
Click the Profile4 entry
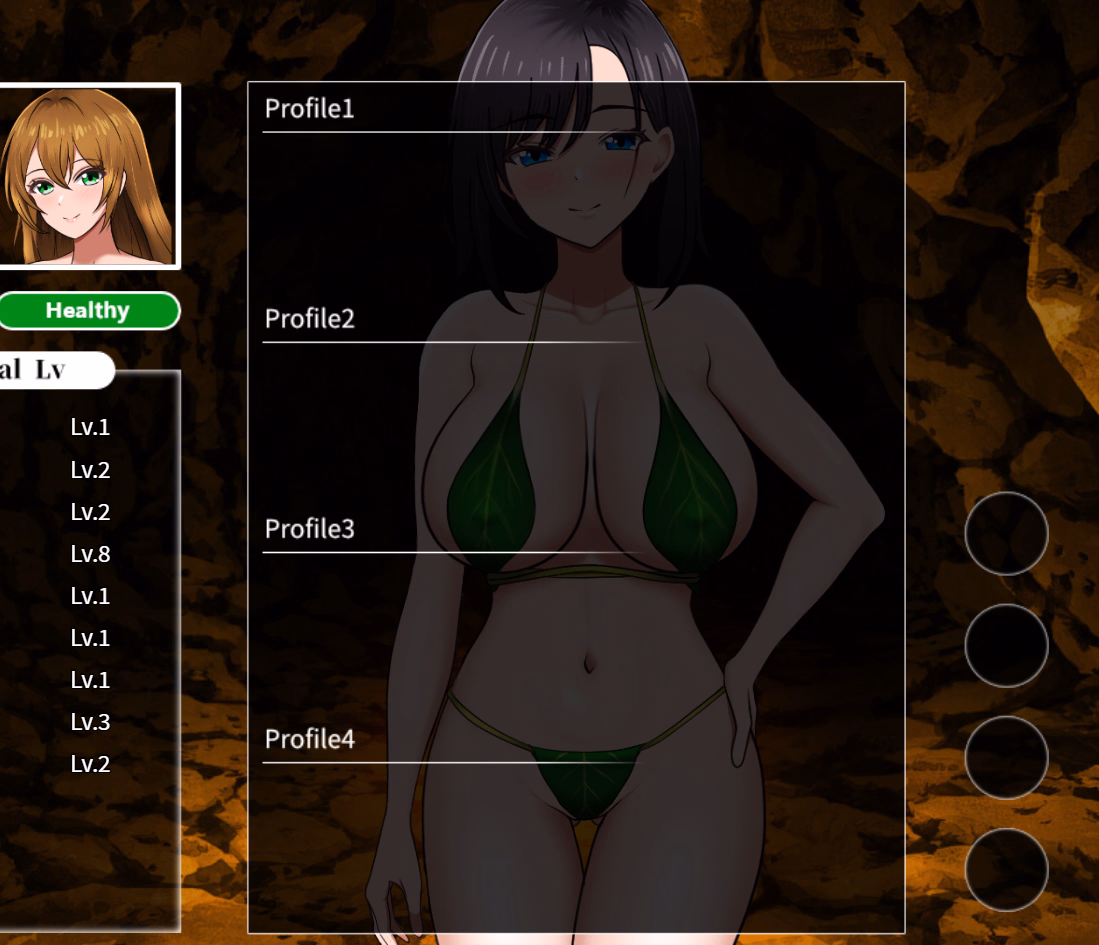(x=310, y=740)
